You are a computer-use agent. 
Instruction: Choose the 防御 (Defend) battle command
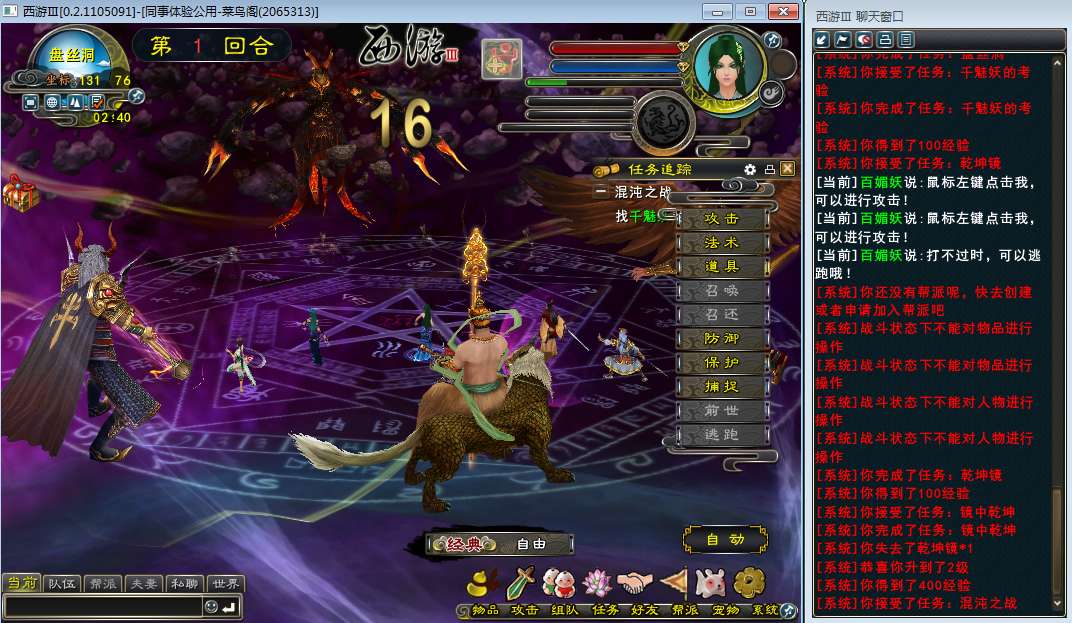pyautogui.click(x=722, y=339)
